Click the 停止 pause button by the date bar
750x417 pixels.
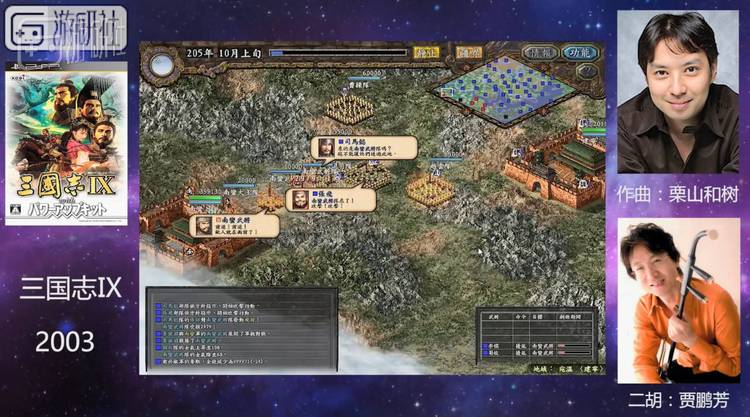click(x=426, y=52)
